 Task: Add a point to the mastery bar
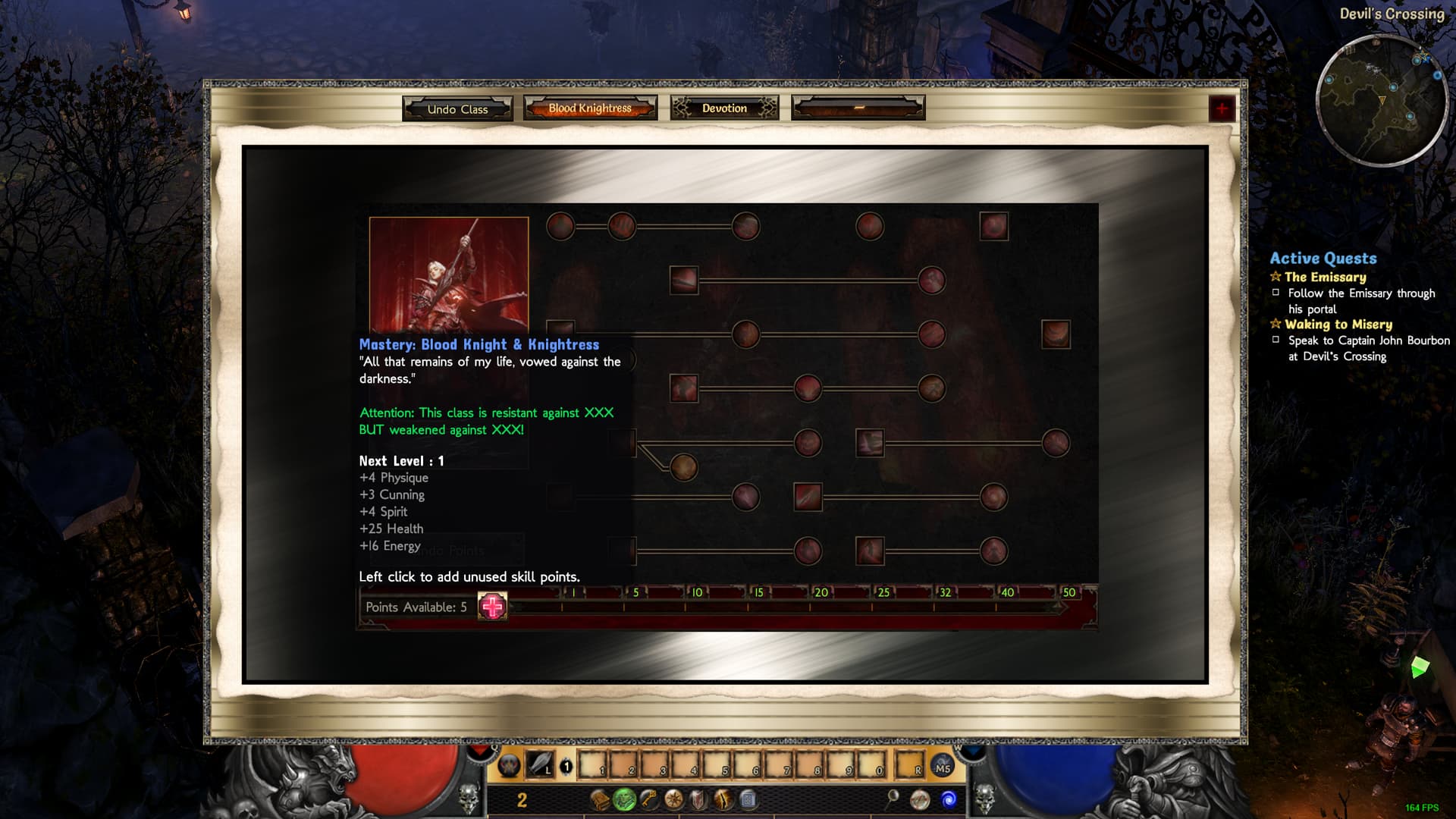tap(492, 607)
